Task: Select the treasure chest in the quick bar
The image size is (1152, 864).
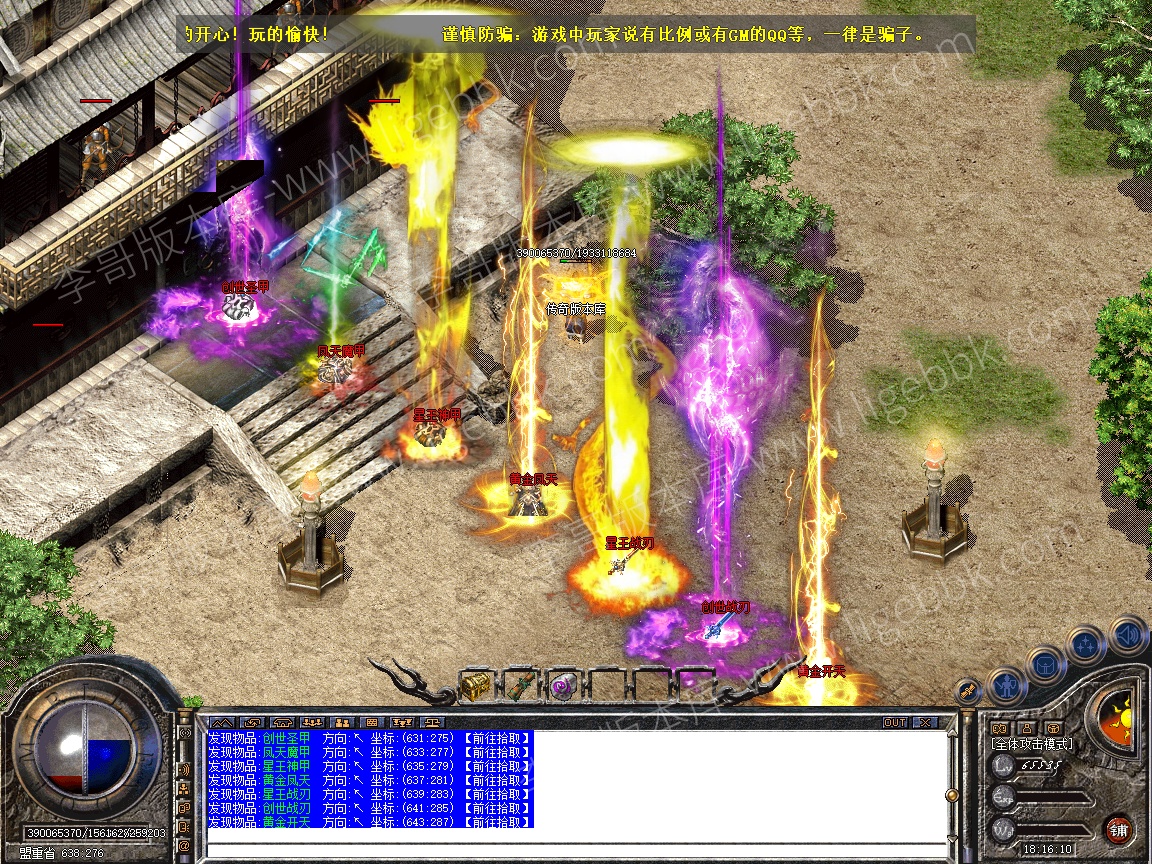Action: point(475,687)
